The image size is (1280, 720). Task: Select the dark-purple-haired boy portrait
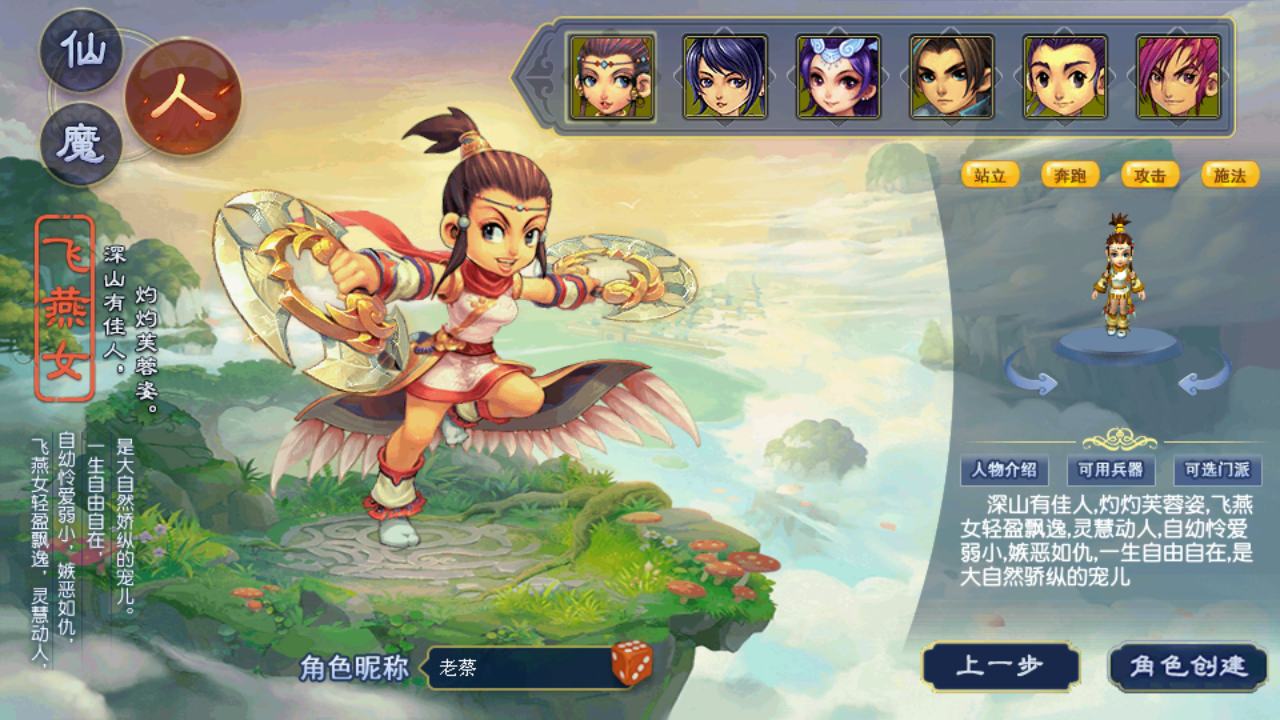pyautogui.click(x=1065, y=77)
